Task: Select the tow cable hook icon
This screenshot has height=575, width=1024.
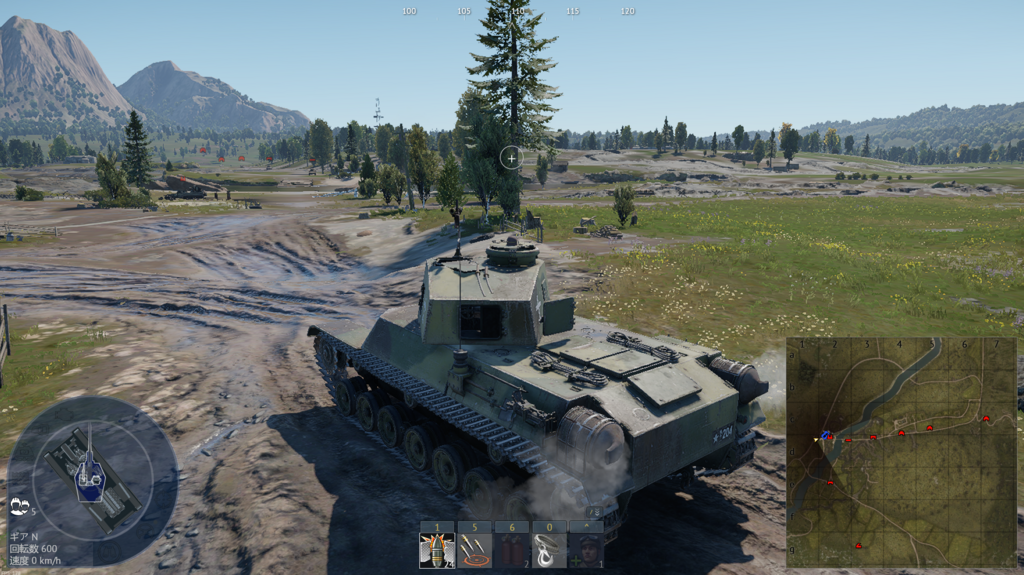Action: pos(548,550)
